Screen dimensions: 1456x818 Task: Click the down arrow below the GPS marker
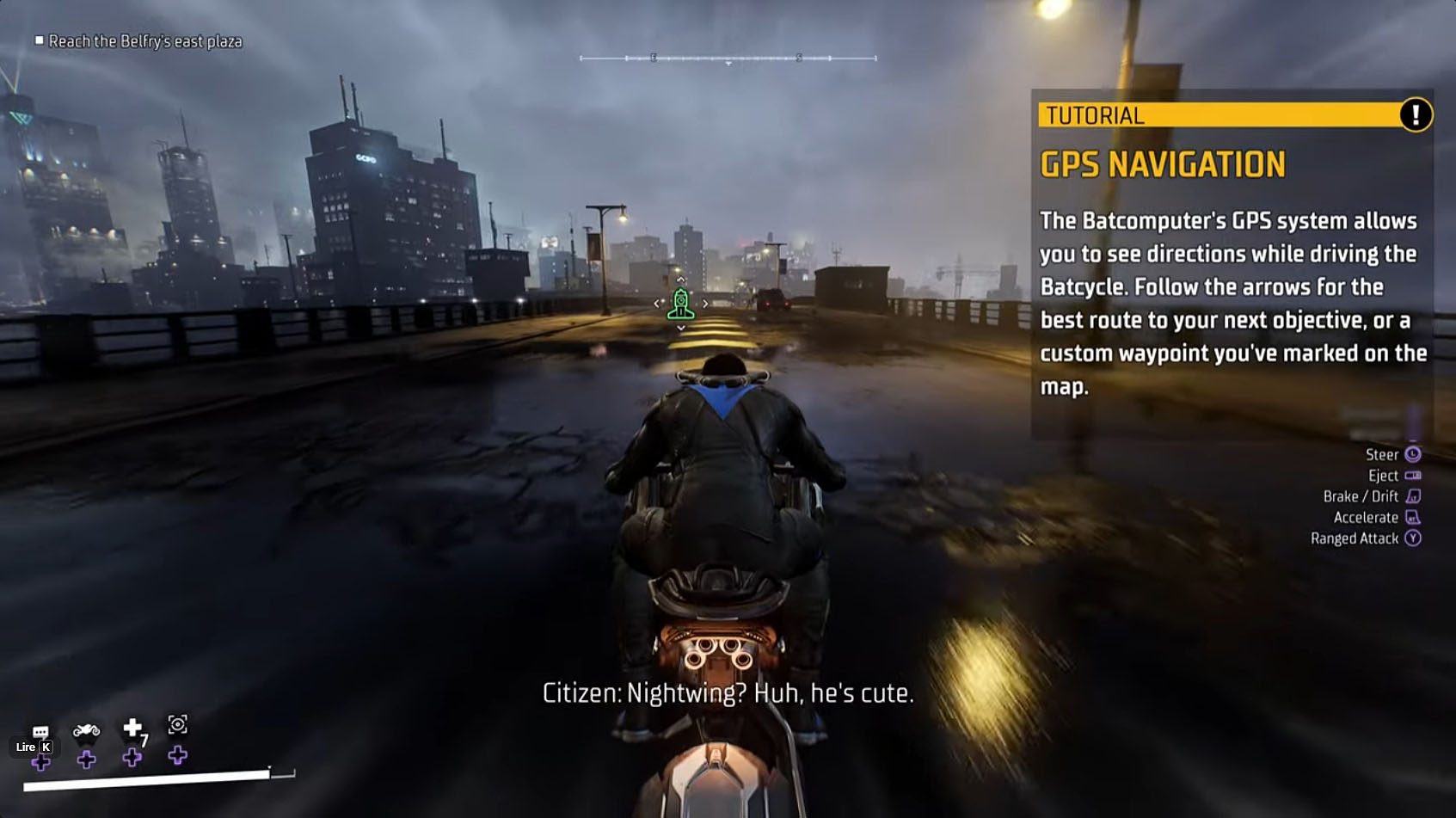680,328
